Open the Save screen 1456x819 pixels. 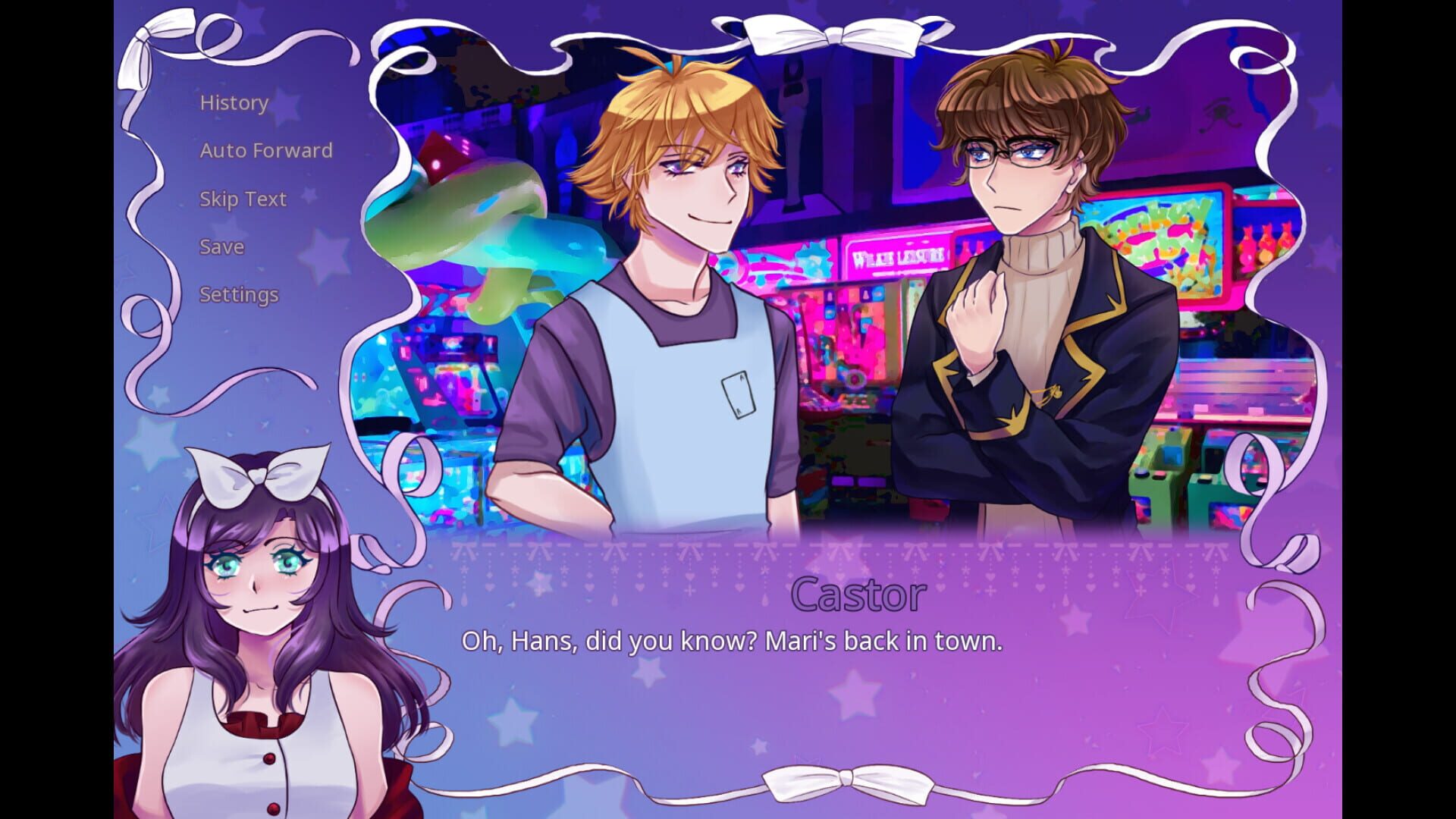click(221, 246)
